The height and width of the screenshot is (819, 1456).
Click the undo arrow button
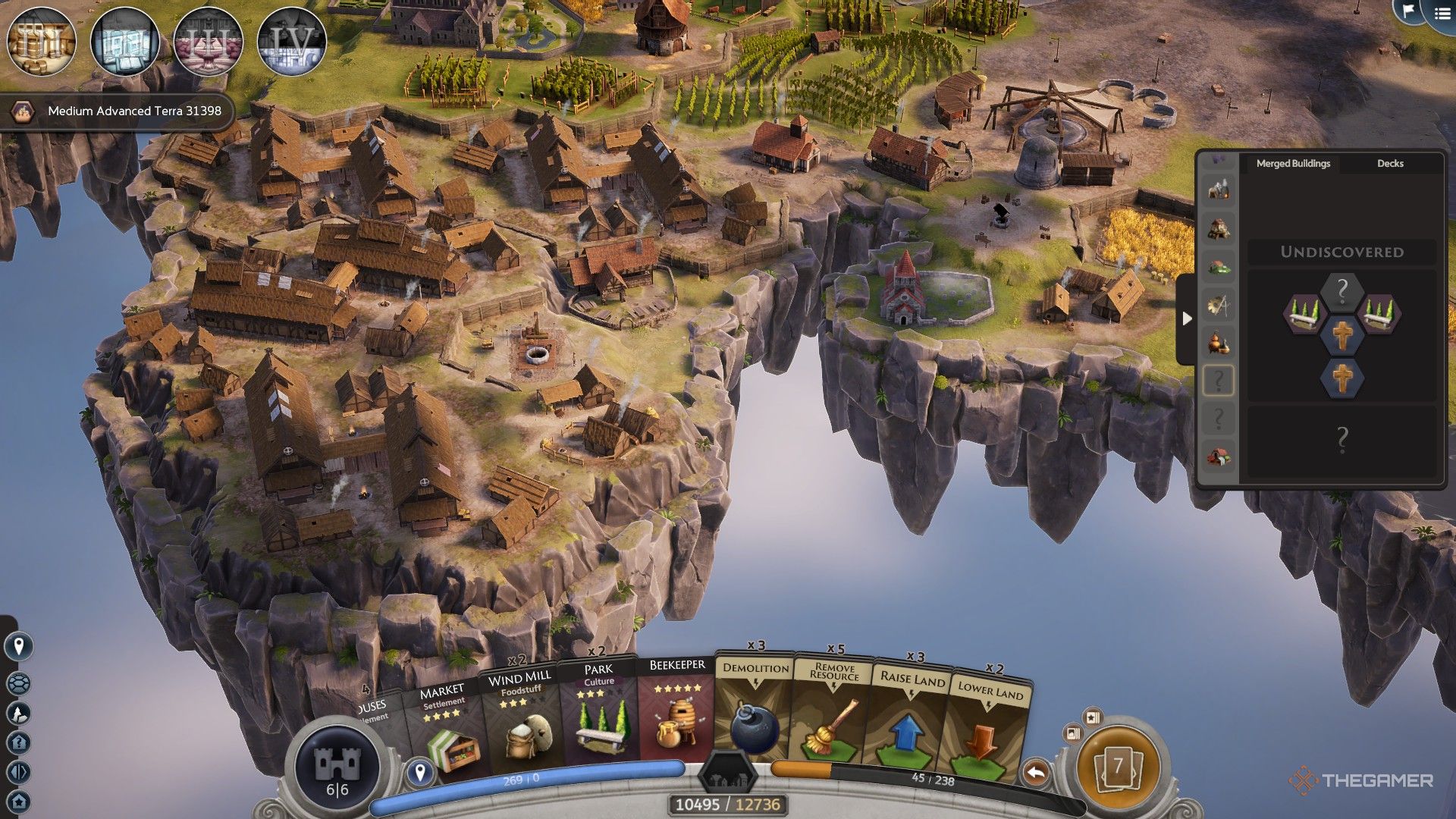[x=1036, y=773]
